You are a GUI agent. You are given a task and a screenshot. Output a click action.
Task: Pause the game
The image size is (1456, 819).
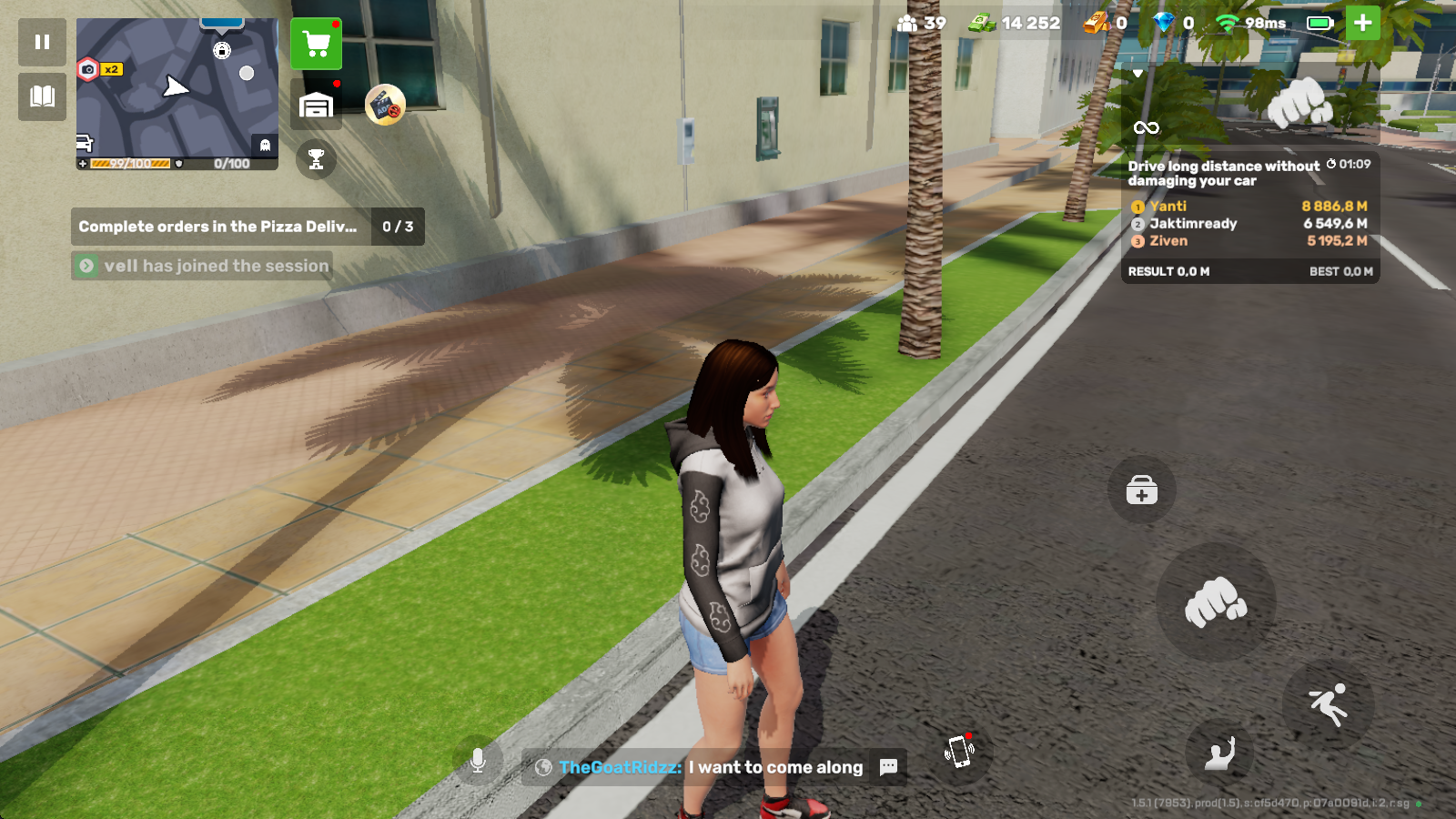click(x=42, y=42)
